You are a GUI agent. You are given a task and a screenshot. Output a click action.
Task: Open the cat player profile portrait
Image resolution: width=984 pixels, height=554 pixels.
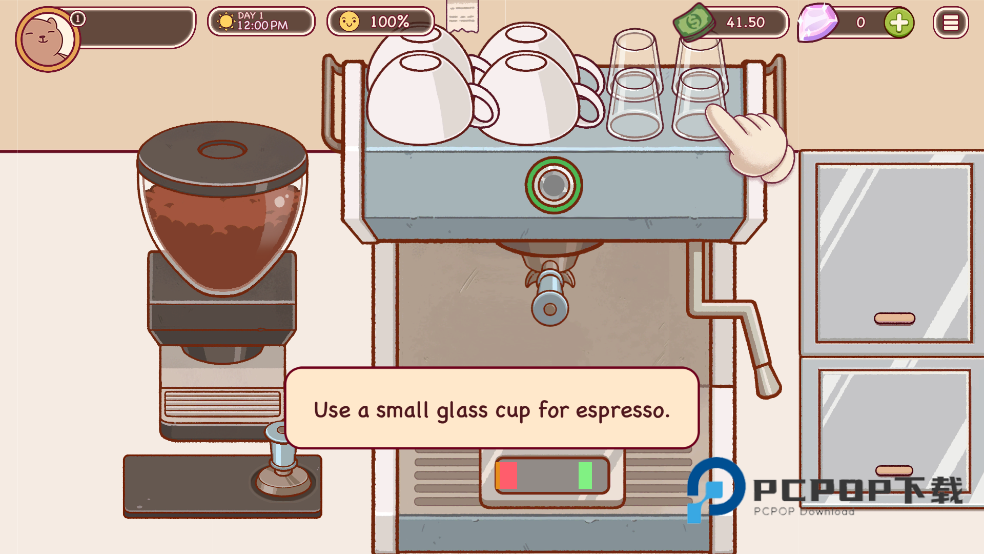point(47,40)
